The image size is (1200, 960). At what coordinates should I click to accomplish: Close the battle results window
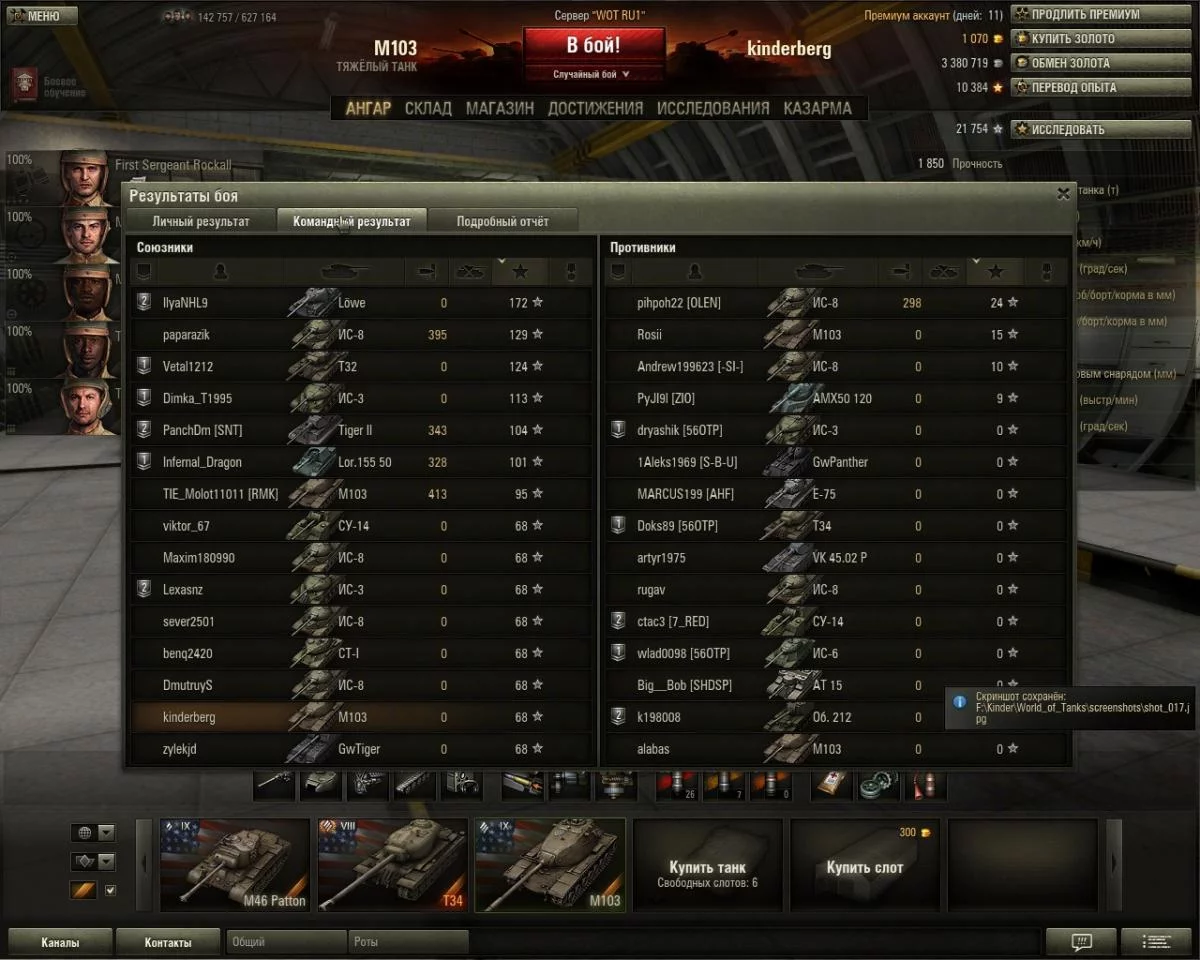coord(1063,194)
